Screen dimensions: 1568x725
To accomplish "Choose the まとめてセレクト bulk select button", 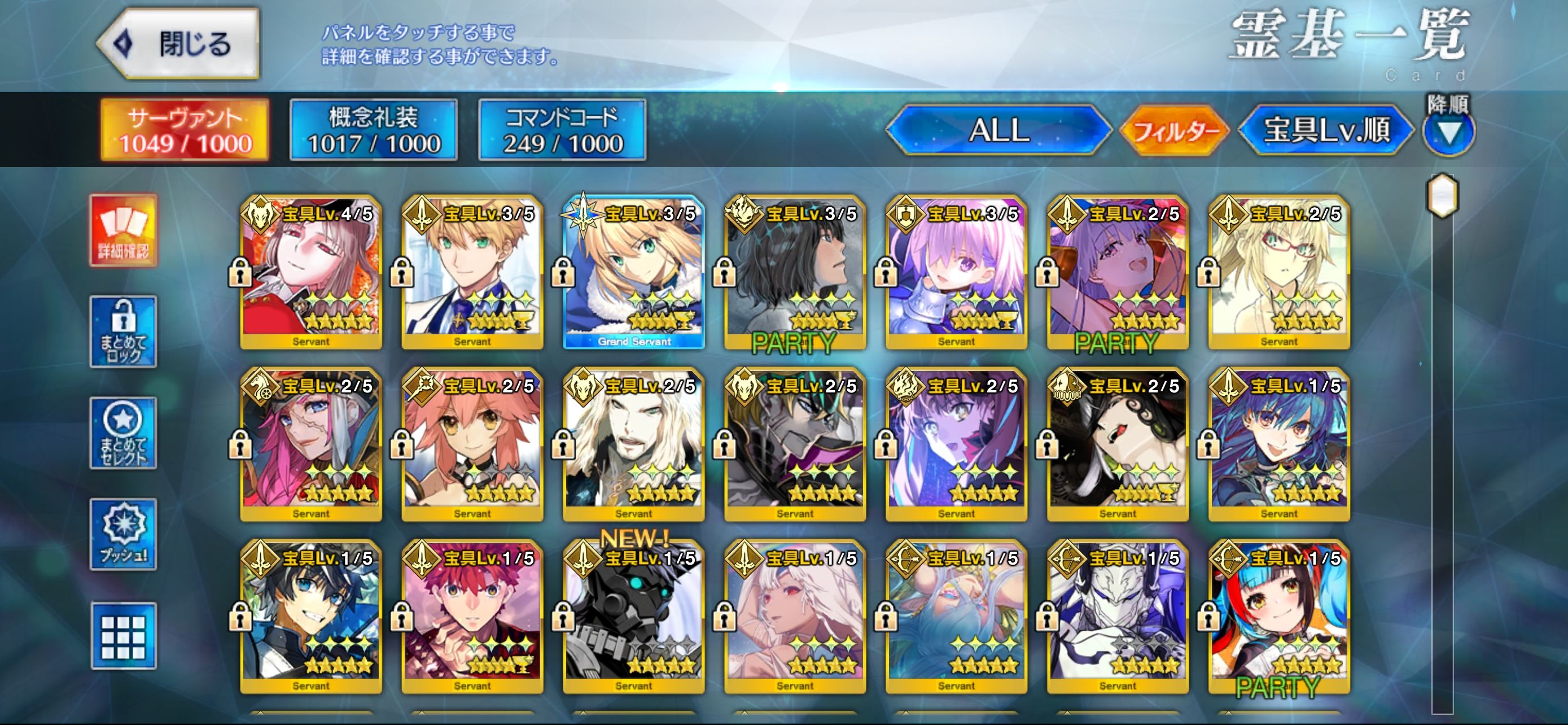I will pyautogui.click(x=124, y=433).
